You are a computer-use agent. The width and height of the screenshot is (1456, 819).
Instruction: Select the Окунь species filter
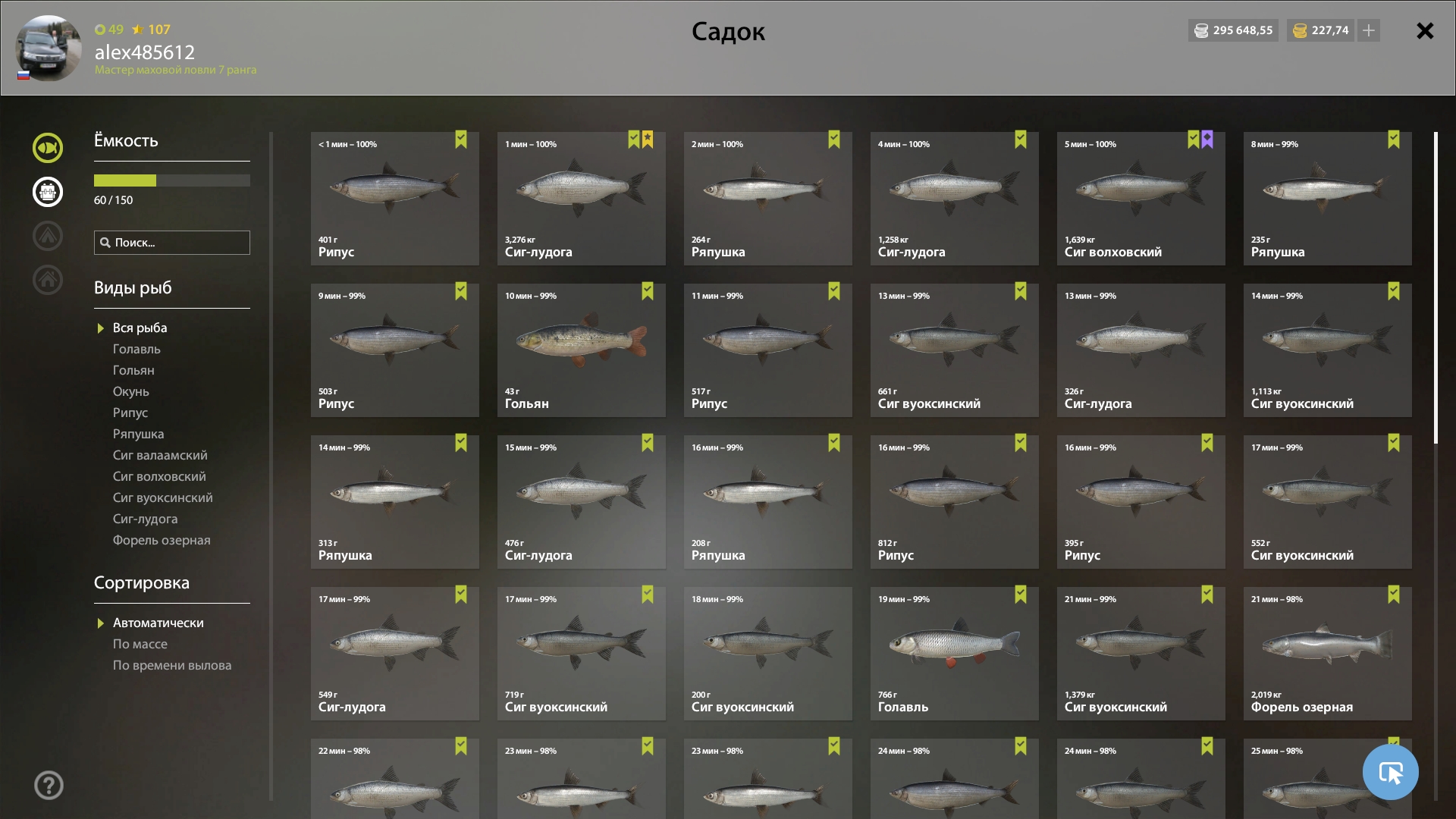click(x=131, y=391)
